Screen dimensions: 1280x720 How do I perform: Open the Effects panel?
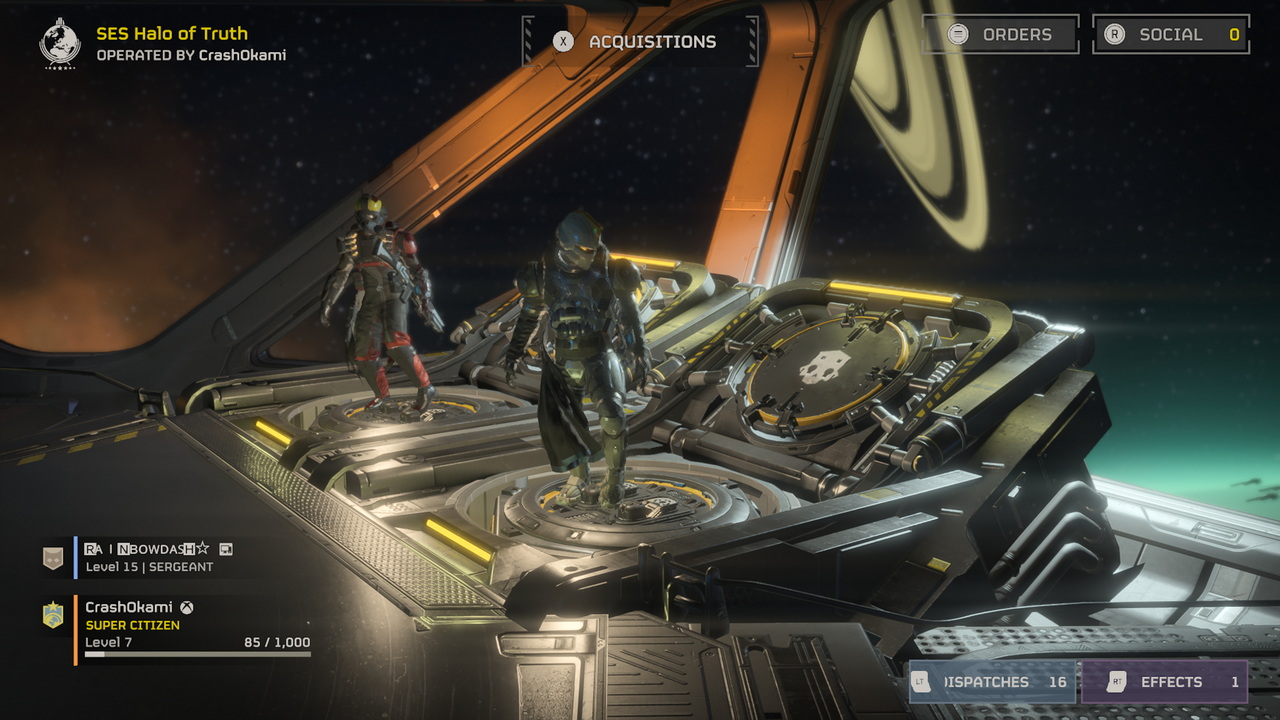[1164, 682]
